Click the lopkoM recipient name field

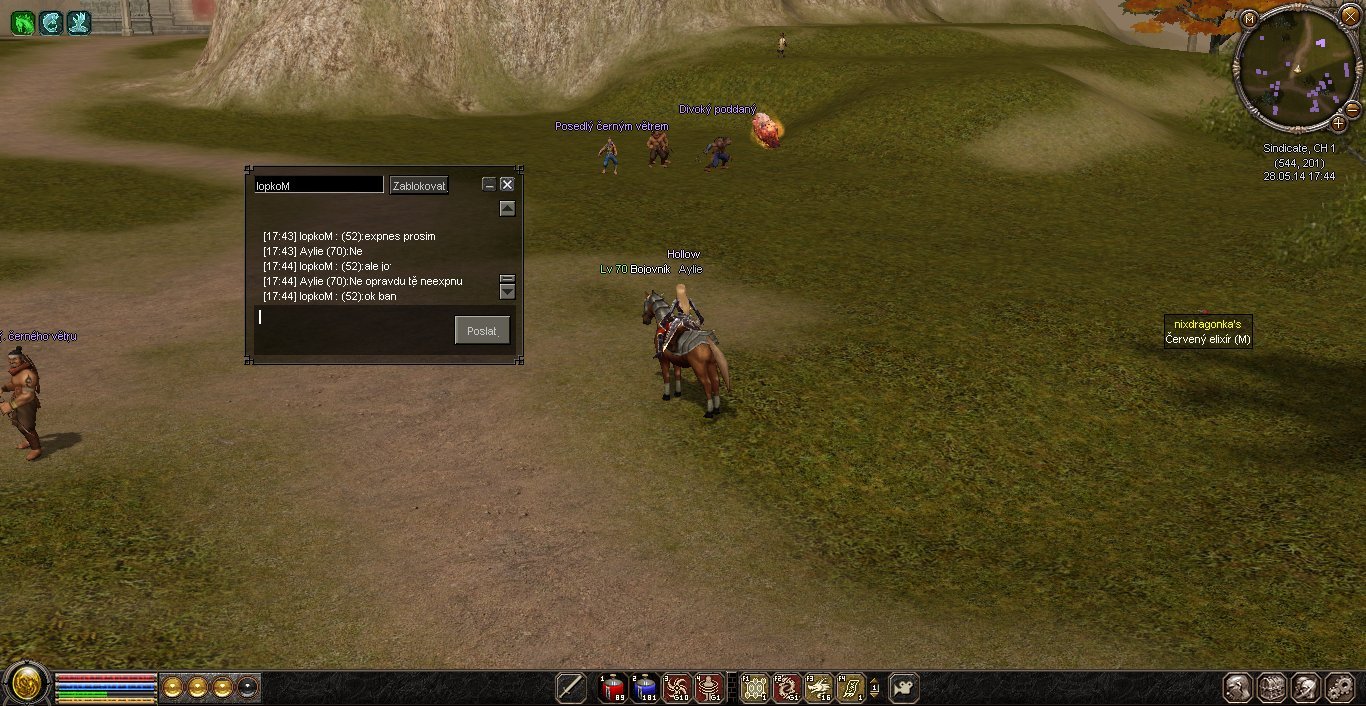318,185
